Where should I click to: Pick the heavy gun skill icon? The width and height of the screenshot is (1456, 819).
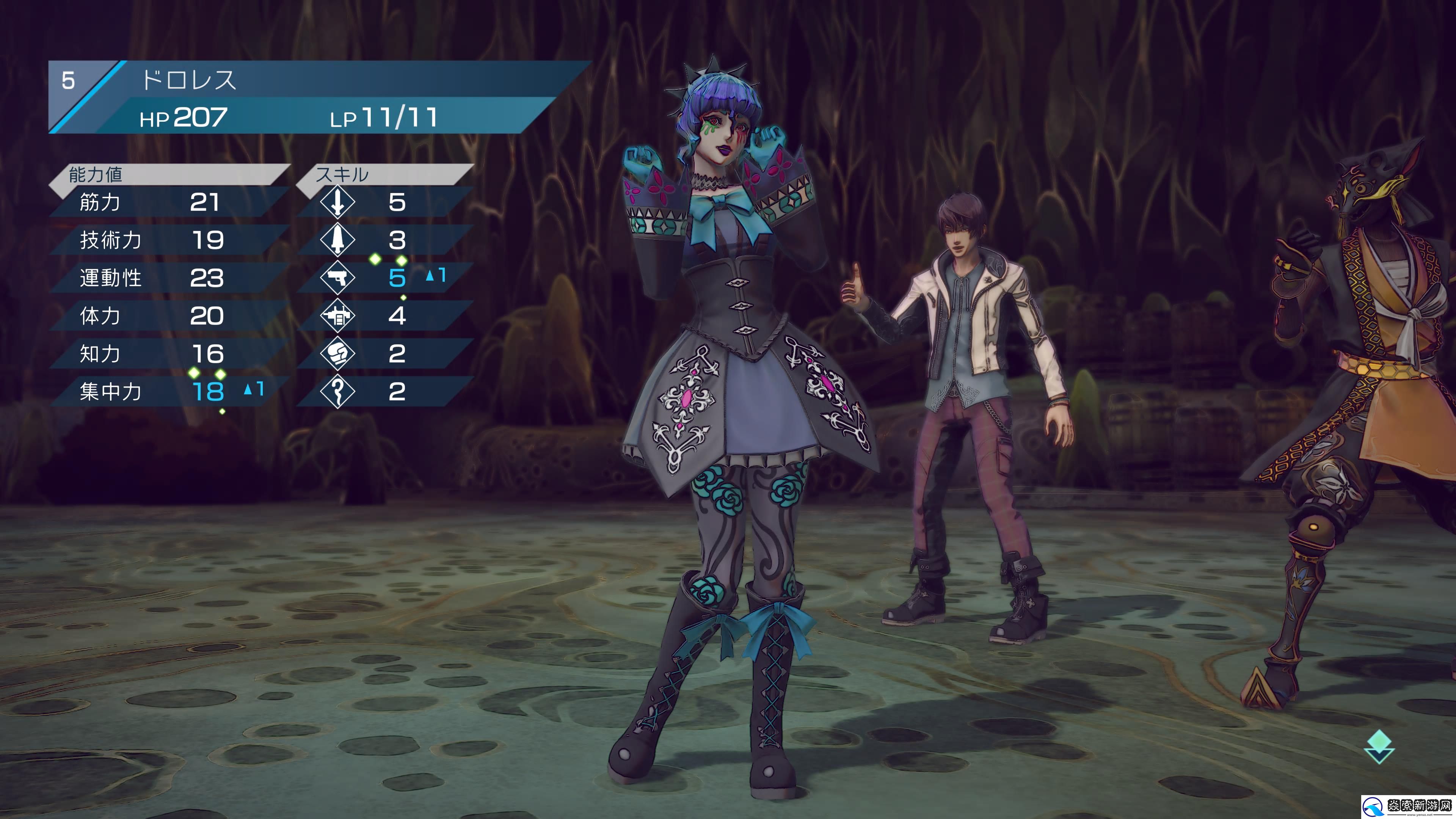(x=337, y=315)
